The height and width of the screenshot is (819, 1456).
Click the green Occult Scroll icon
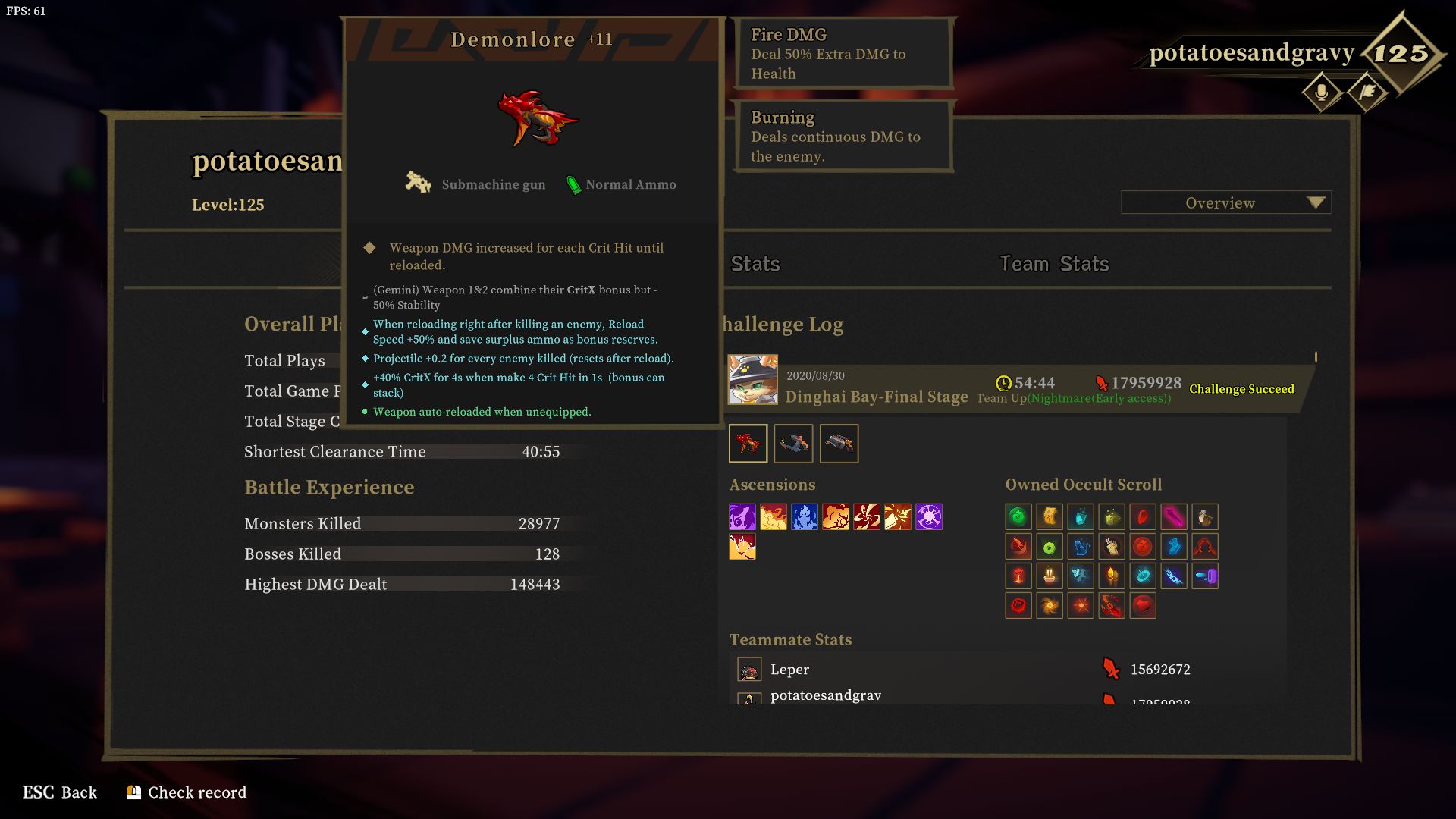coord(1018,516)
